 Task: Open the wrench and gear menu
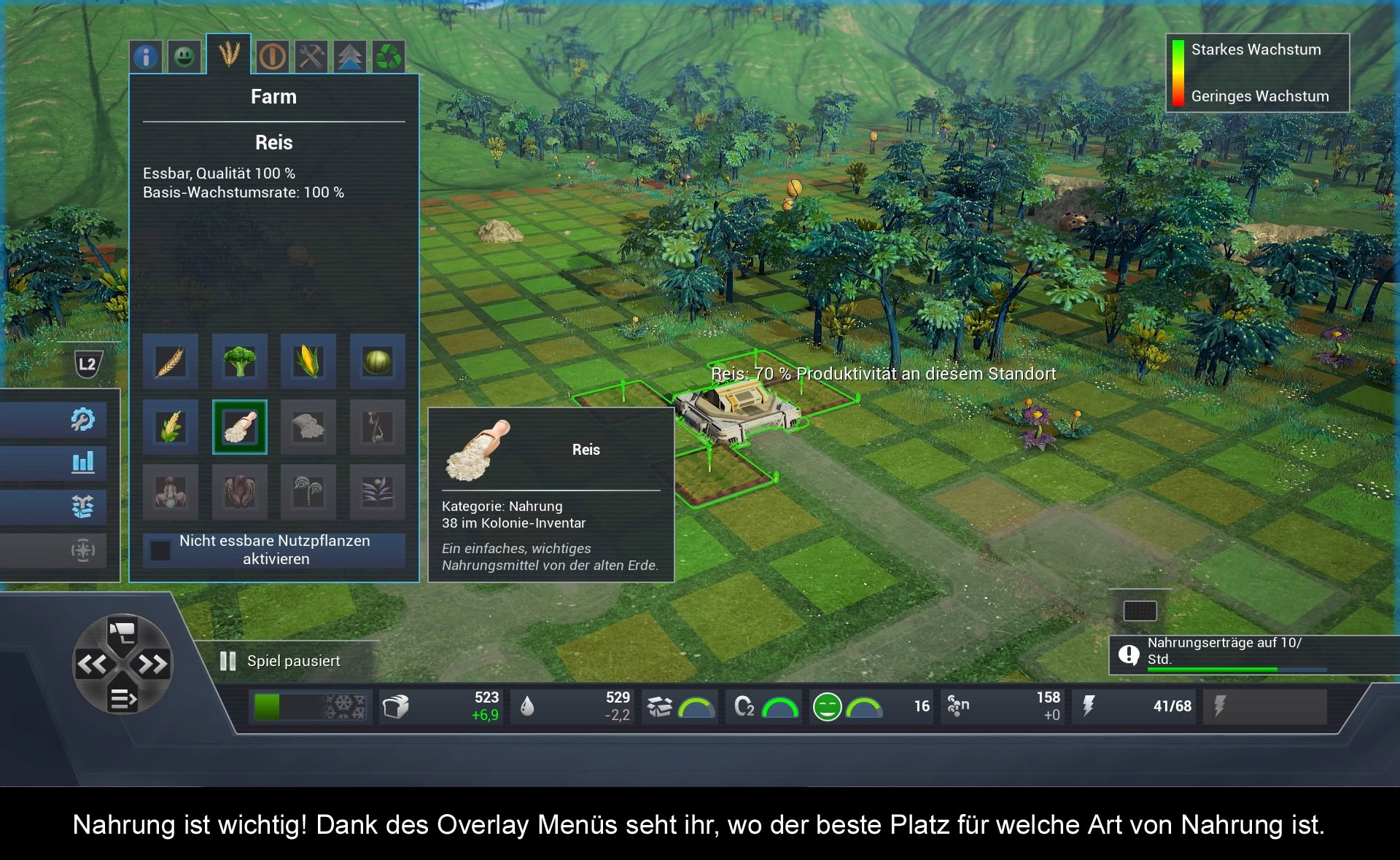coord(82,419)
